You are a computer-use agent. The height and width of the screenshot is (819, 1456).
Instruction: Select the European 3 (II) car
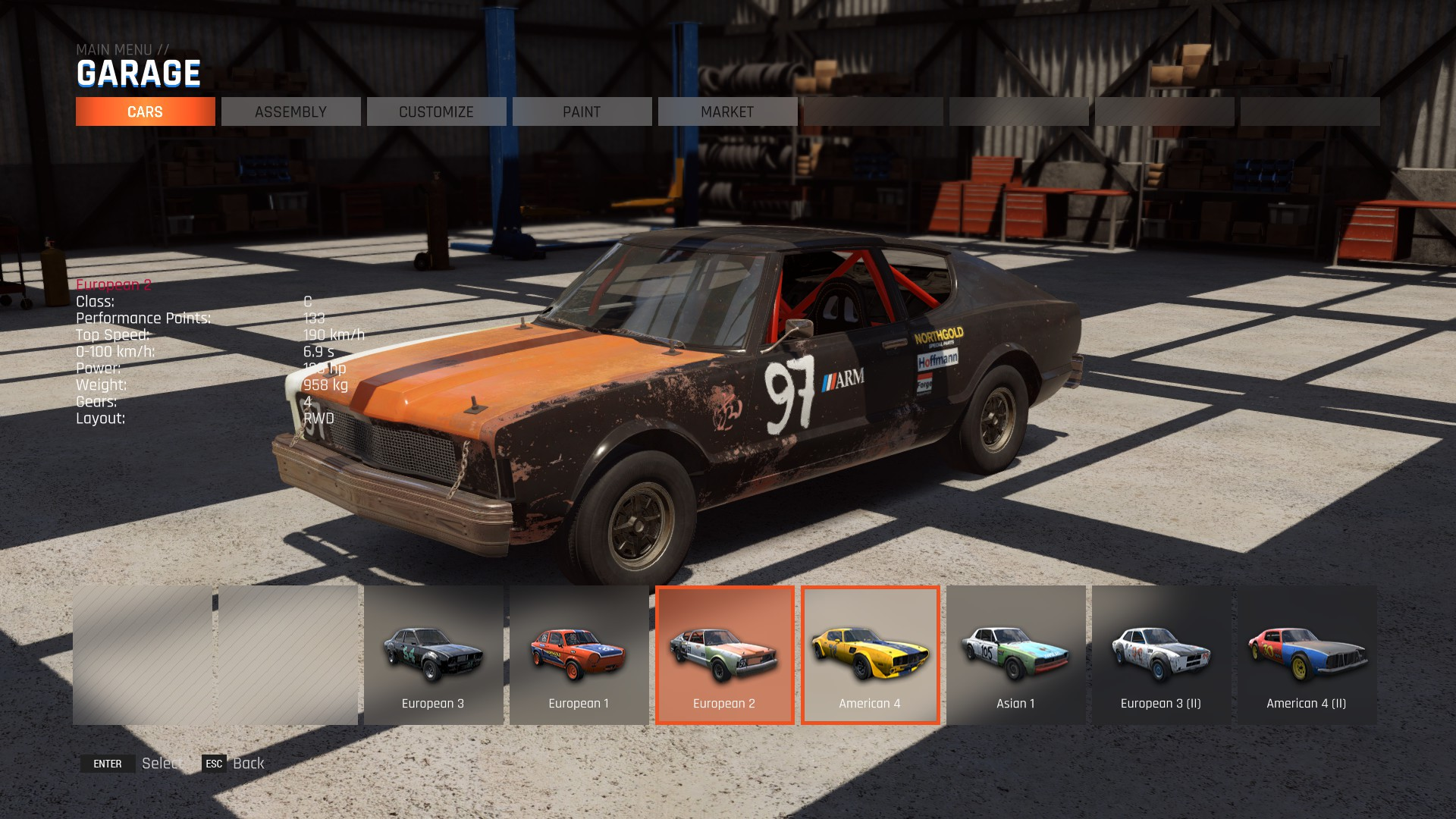[1161, 655]
